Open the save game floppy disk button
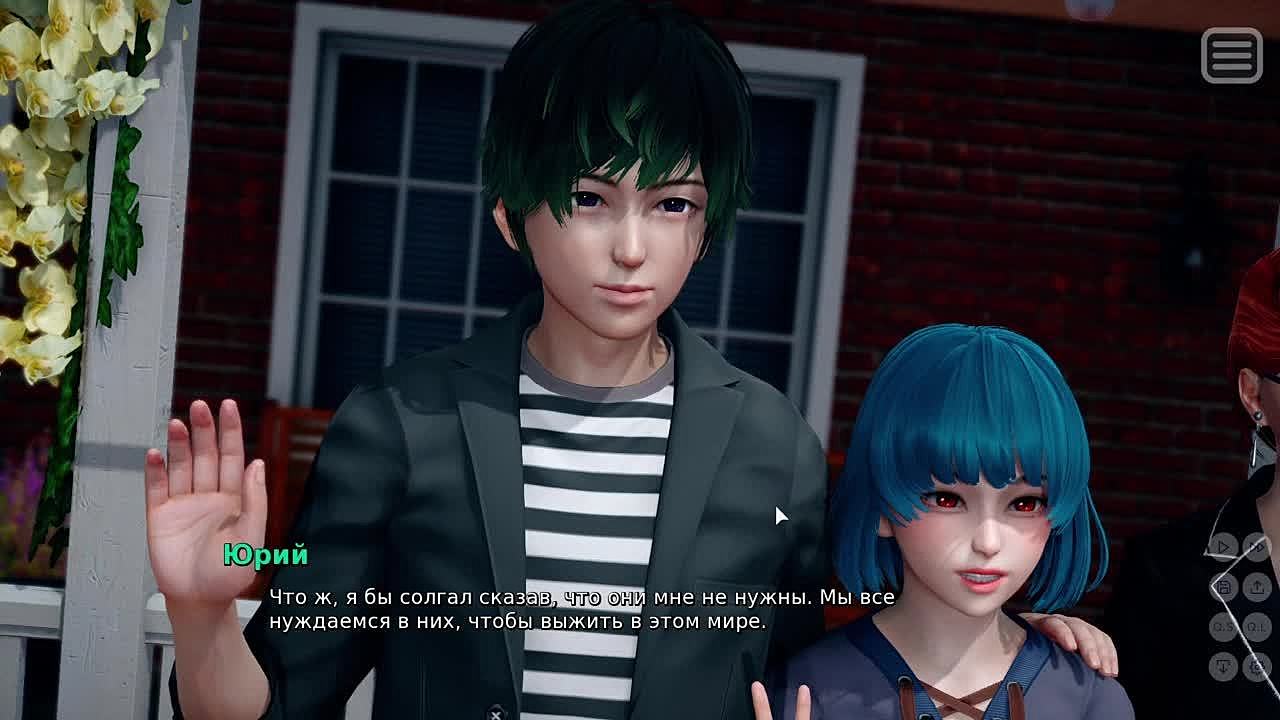 [x=1223, y=587]
